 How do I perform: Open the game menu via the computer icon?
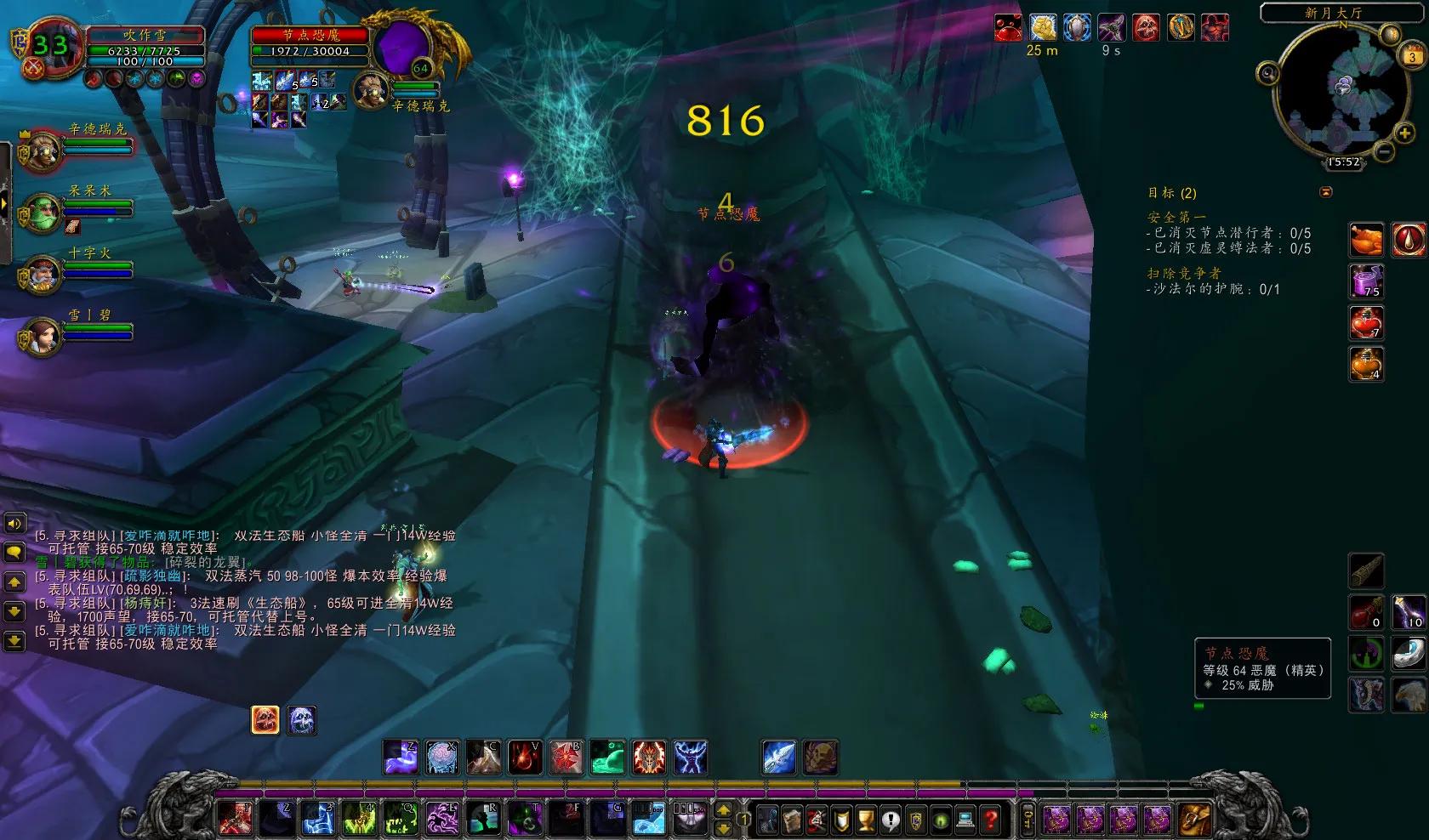click(966, 820)
